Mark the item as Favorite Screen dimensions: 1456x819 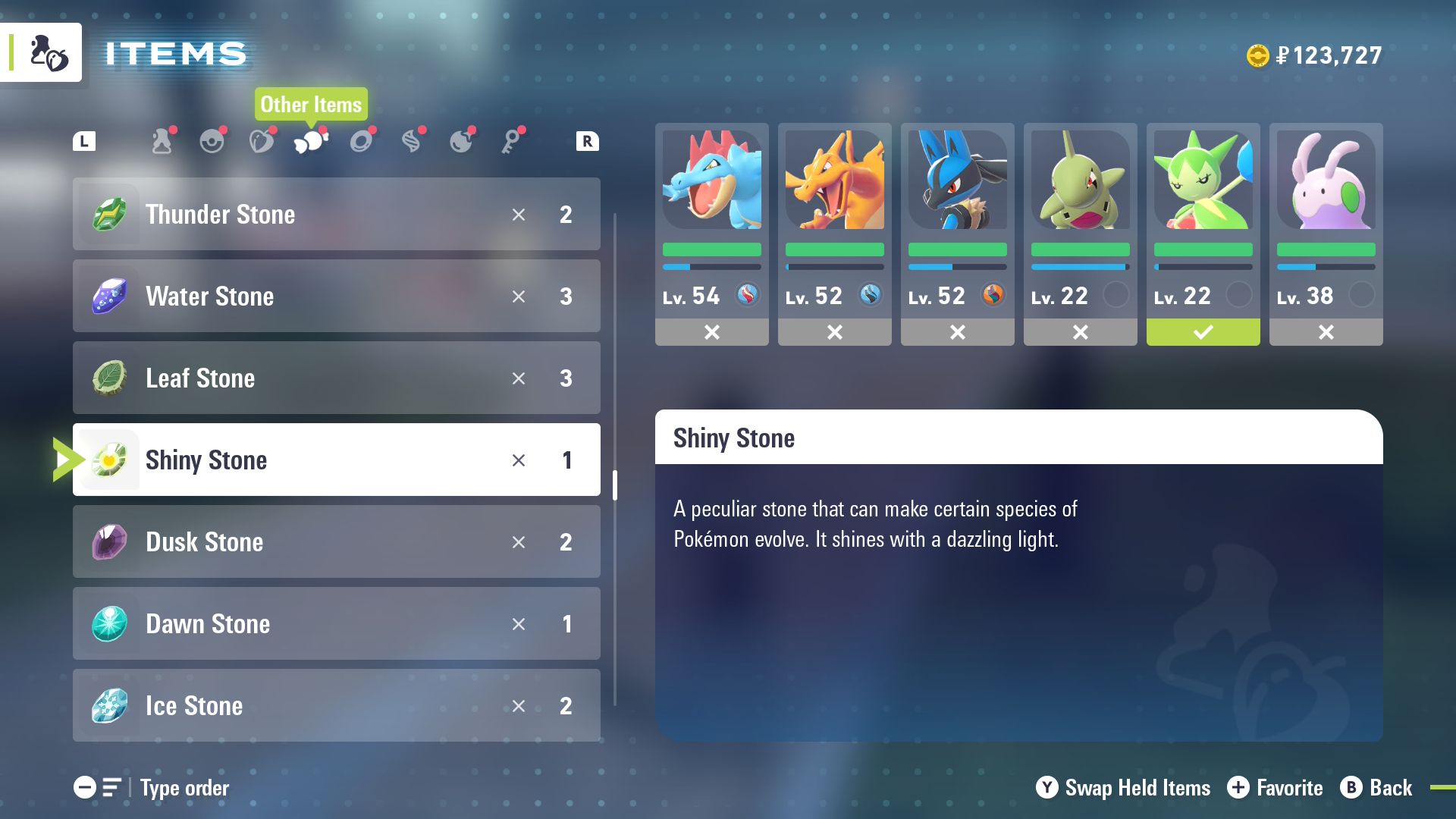(x=1275, y=788)
